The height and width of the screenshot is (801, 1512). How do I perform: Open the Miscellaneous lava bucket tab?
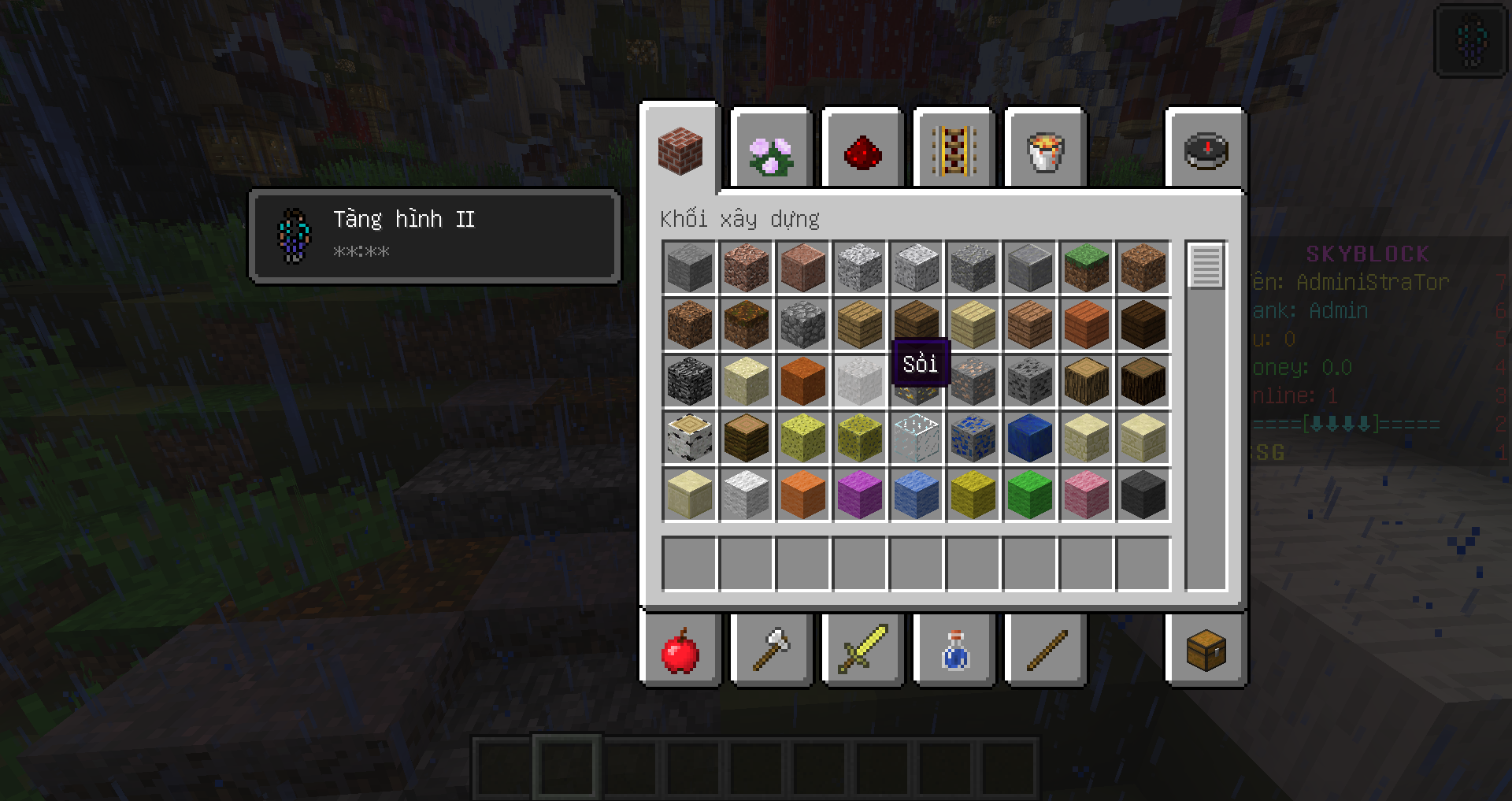pyautogui.click(x=1045, y=151)
